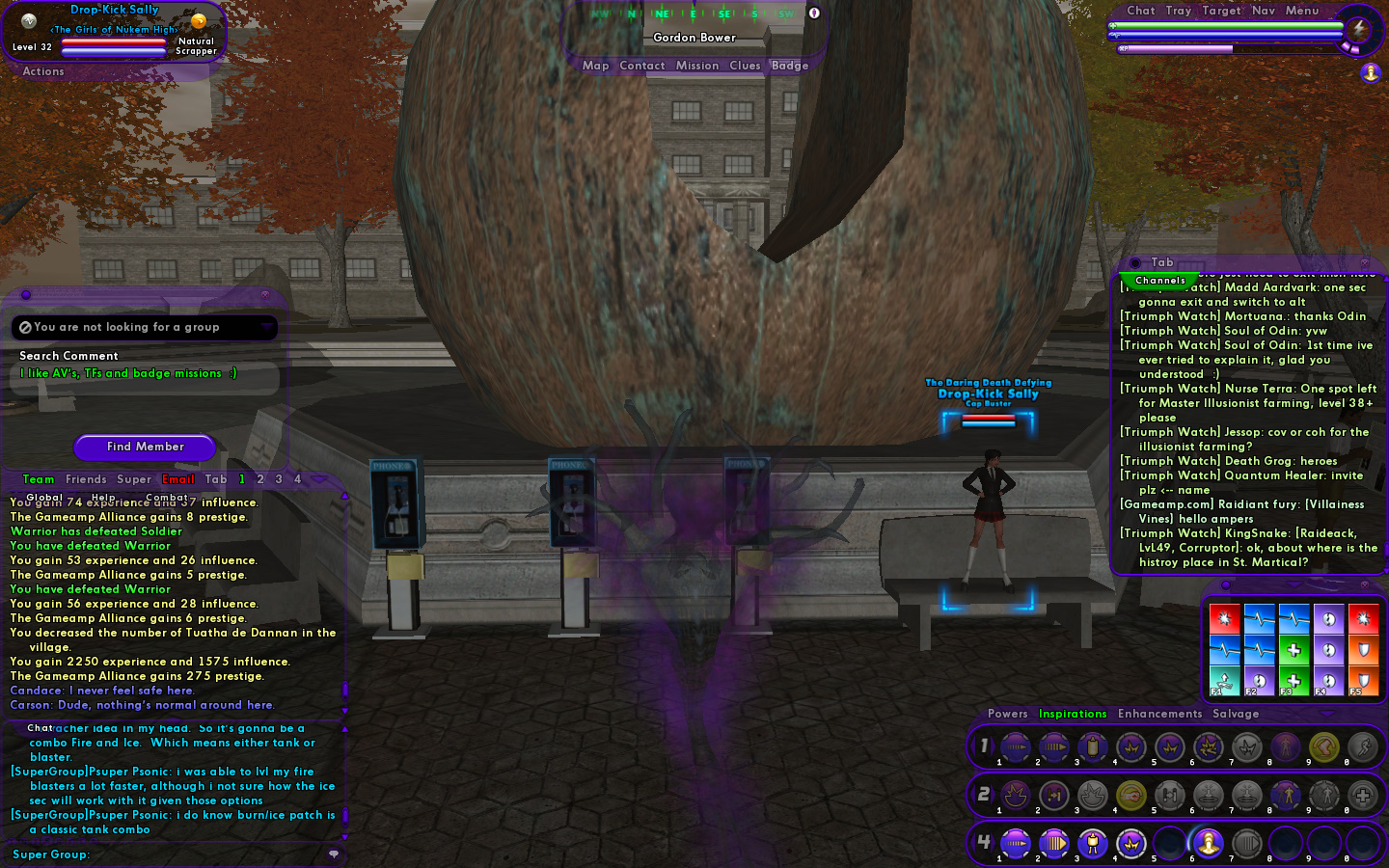Switch to the Powers tab
The image size is (1389, 868).
1007,714
